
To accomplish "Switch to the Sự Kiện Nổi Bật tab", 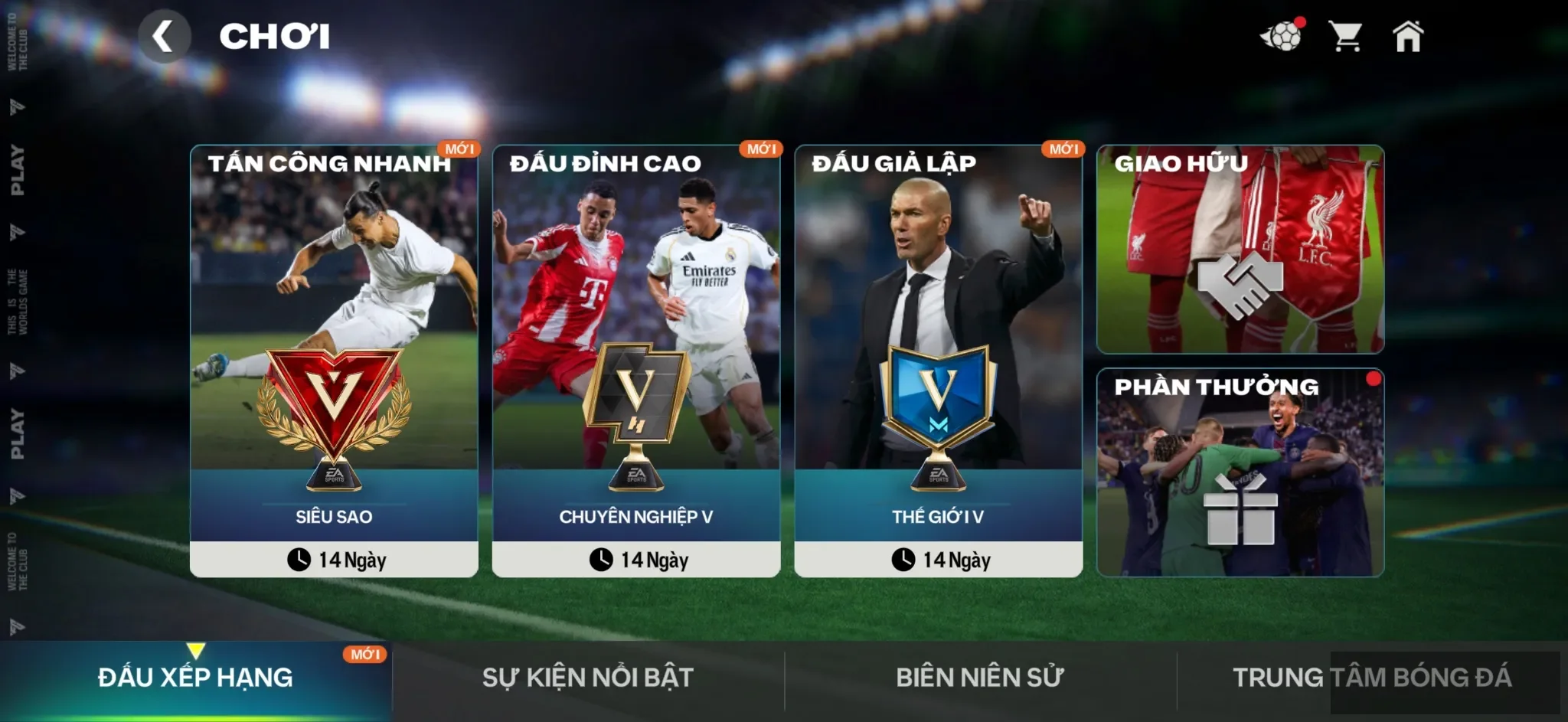I will coord(587,678).
